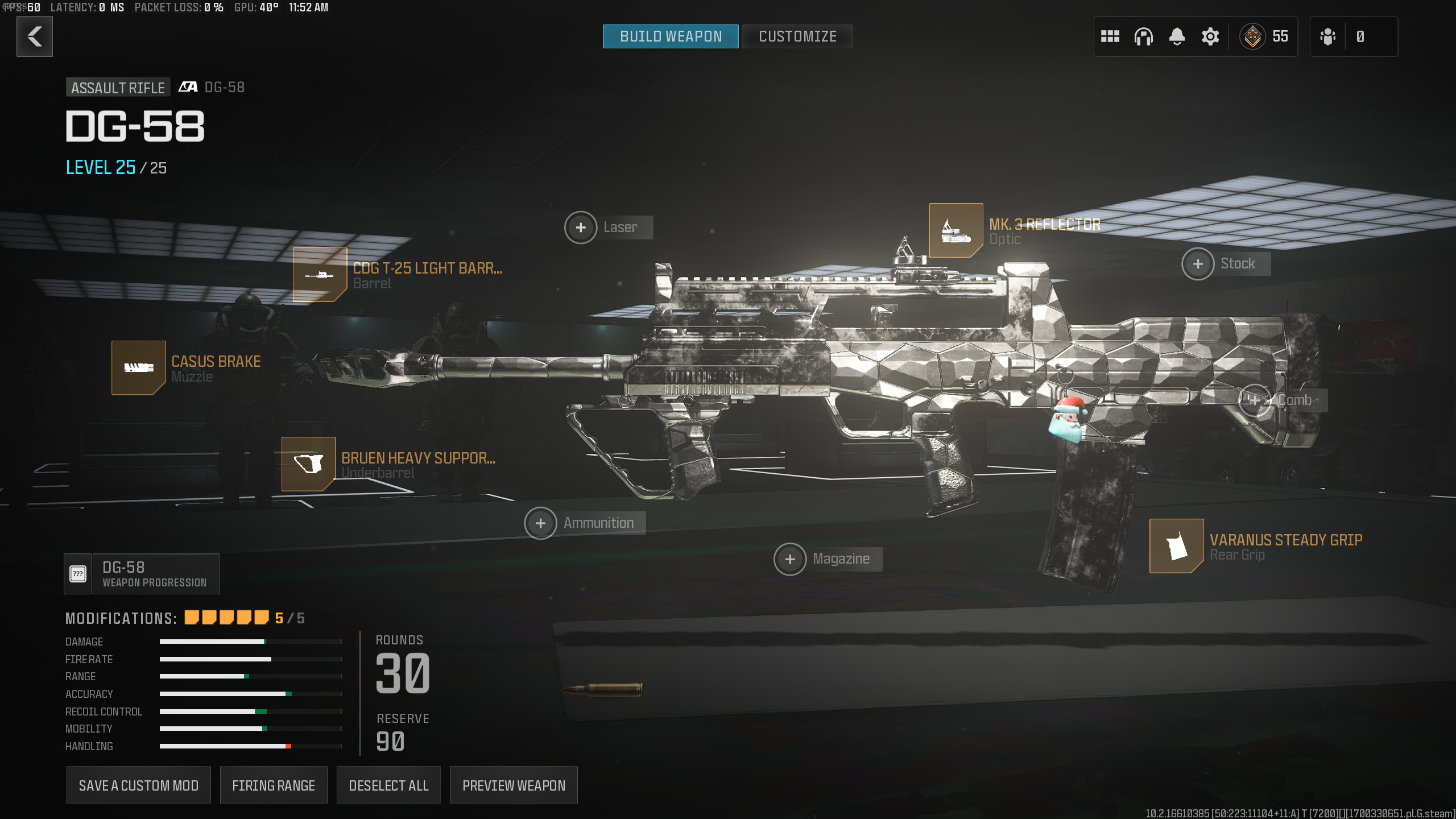Add a Laser attachment
This screenshot has height=819, width=1456.
(581, 227)
